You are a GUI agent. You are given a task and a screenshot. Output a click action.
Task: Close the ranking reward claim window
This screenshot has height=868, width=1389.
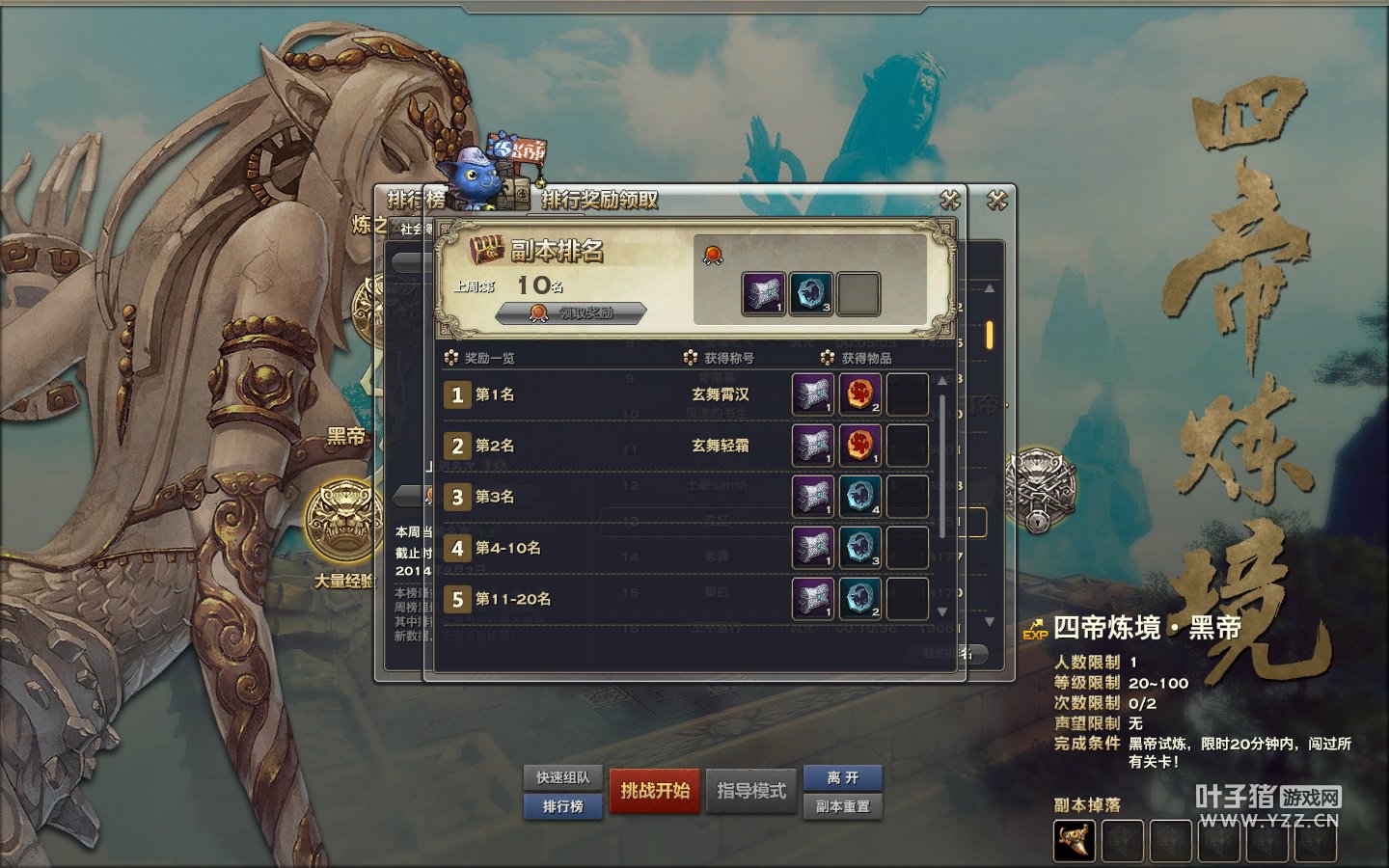pyautogui.click(x=950, y=200)
